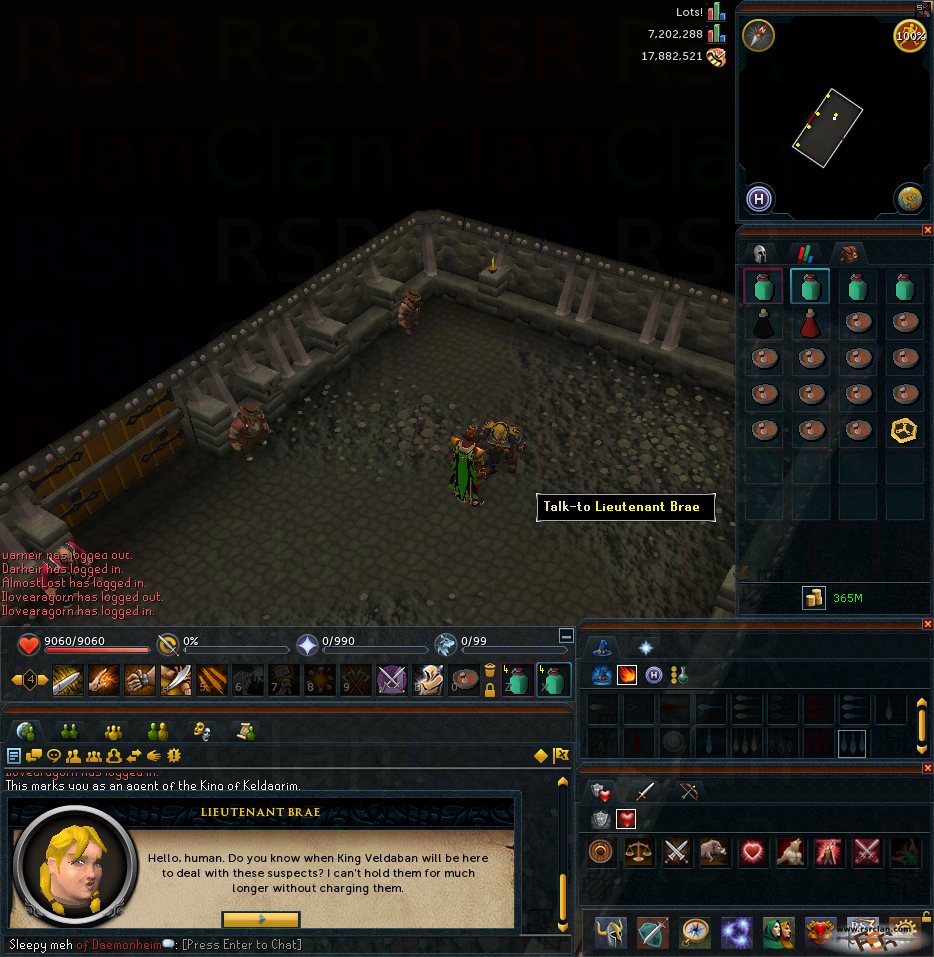Toggle run using the 100% energy orb
The height and width of the screenshot is (957, 934).
click(908, 36)
